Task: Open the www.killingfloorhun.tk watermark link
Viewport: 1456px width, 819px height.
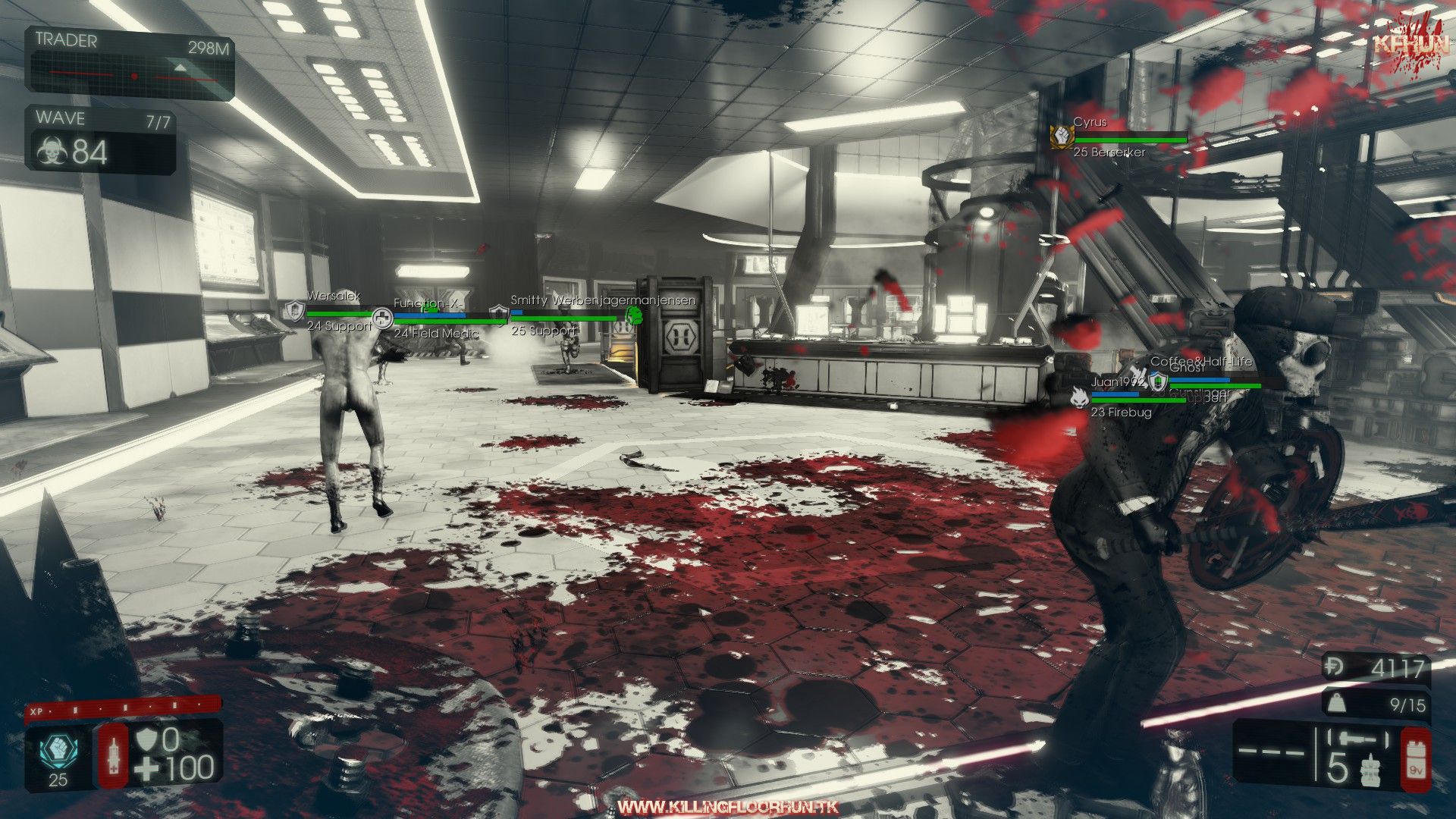Action: tap(728, 807)
